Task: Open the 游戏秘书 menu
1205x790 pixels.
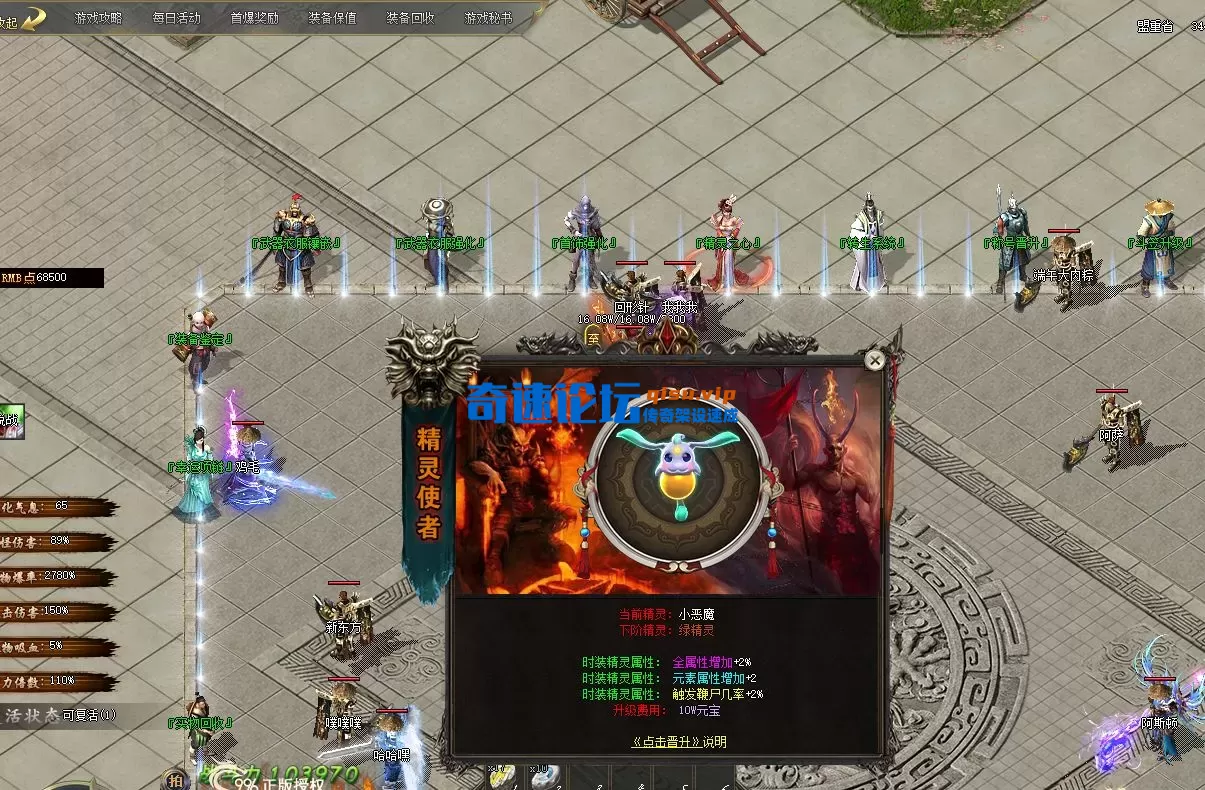Action: click(488, 18)
